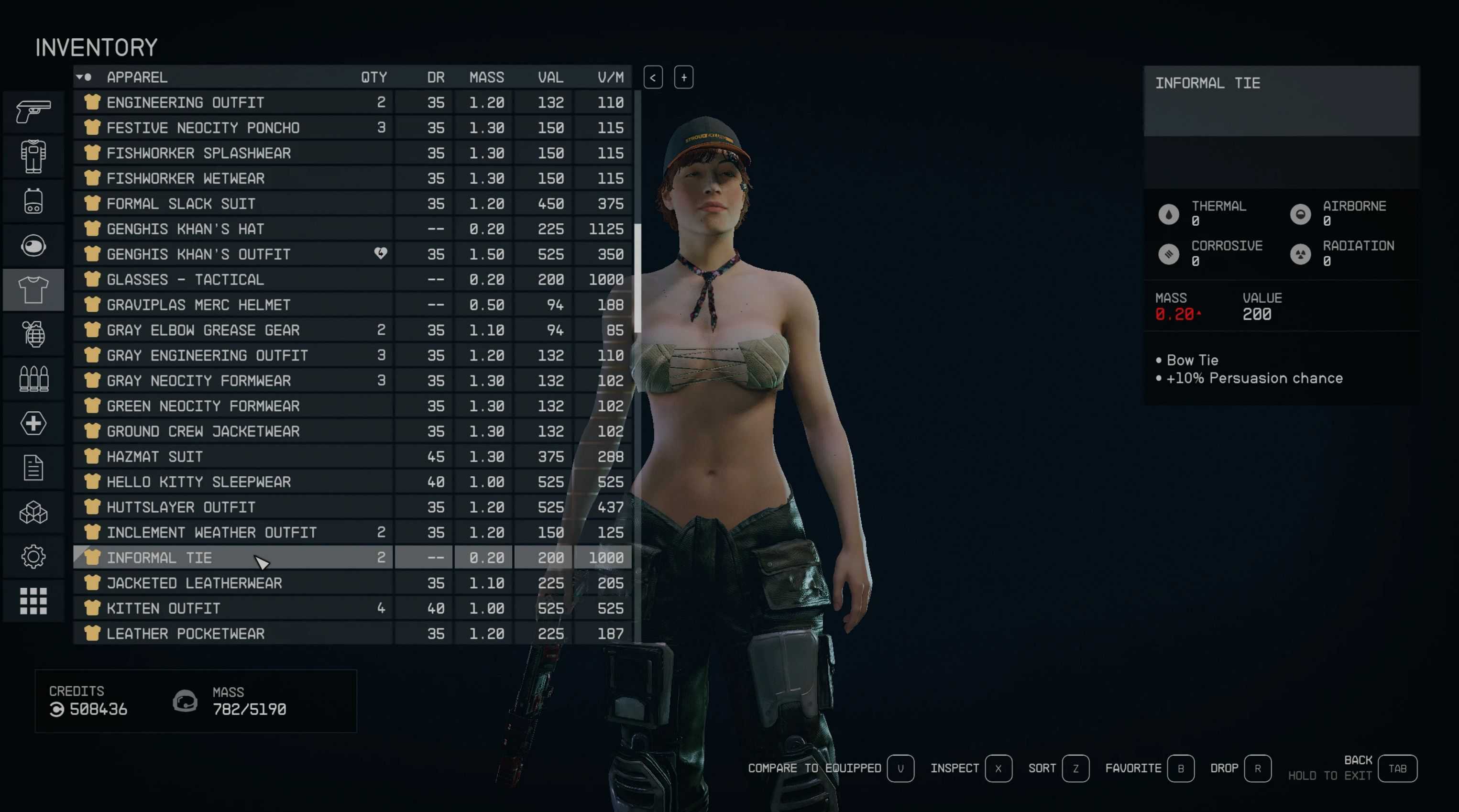The image size is (1459, 812).
Task: Click the left arrow collapse button
Action: coord(652,77)
